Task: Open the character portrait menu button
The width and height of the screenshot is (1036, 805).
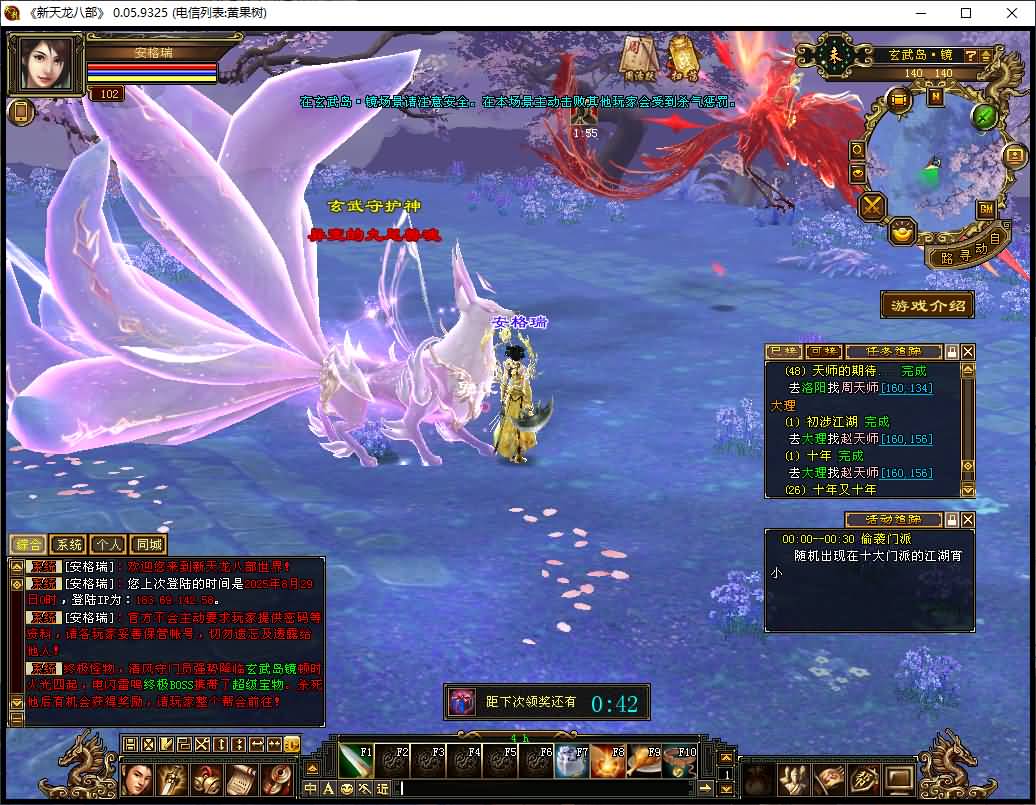Action: 138,779
